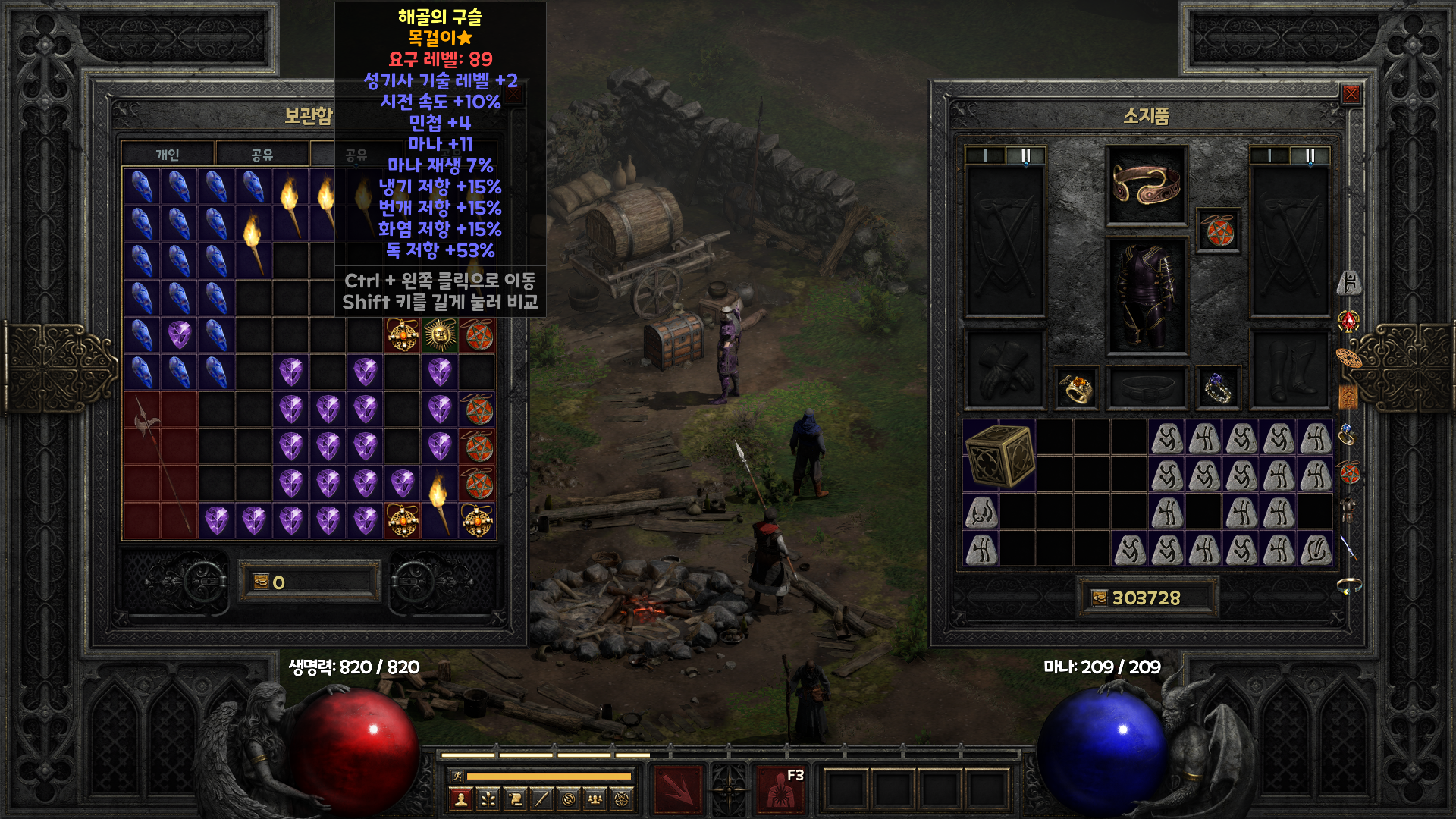Image resolution: width=1456 pixels, height=819 pixels.
Task: Open the first 공유 shared stash tab
Action: coord(262,155)
